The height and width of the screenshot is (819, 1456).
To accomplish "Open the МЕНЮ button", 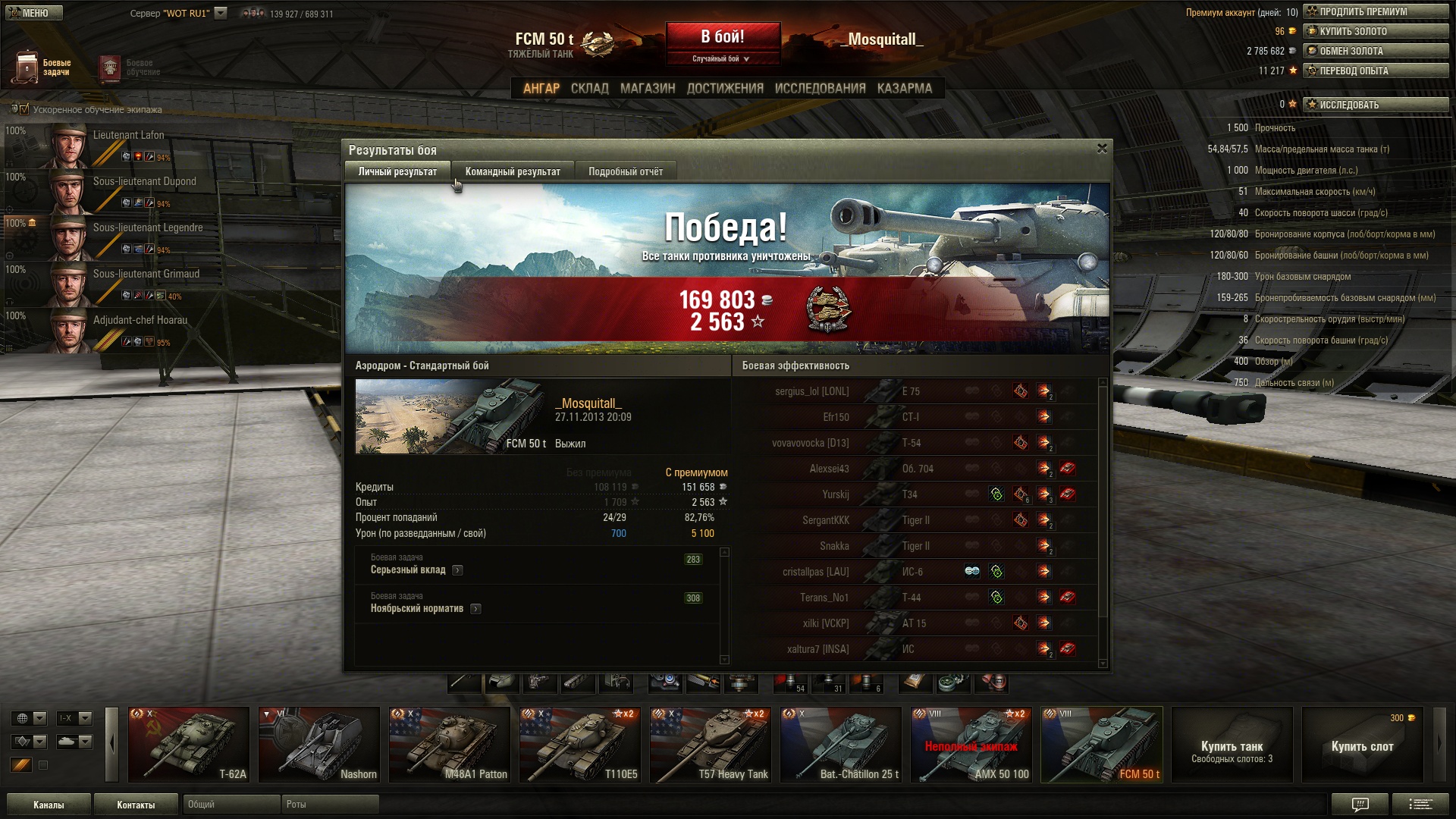I will 32,13.
